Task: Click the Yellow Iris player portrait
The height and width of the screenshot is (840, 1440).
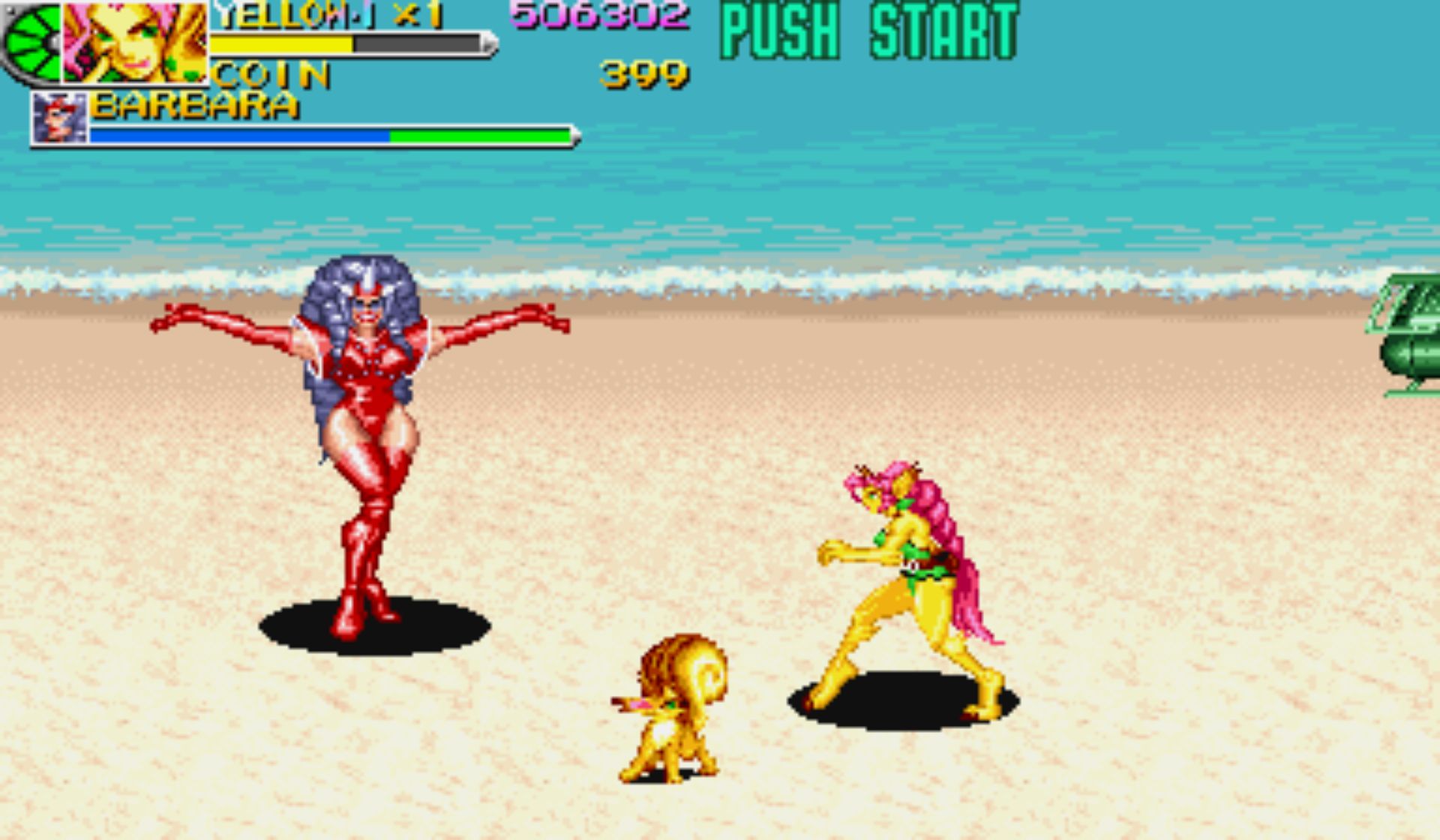Action: (135, 42)
